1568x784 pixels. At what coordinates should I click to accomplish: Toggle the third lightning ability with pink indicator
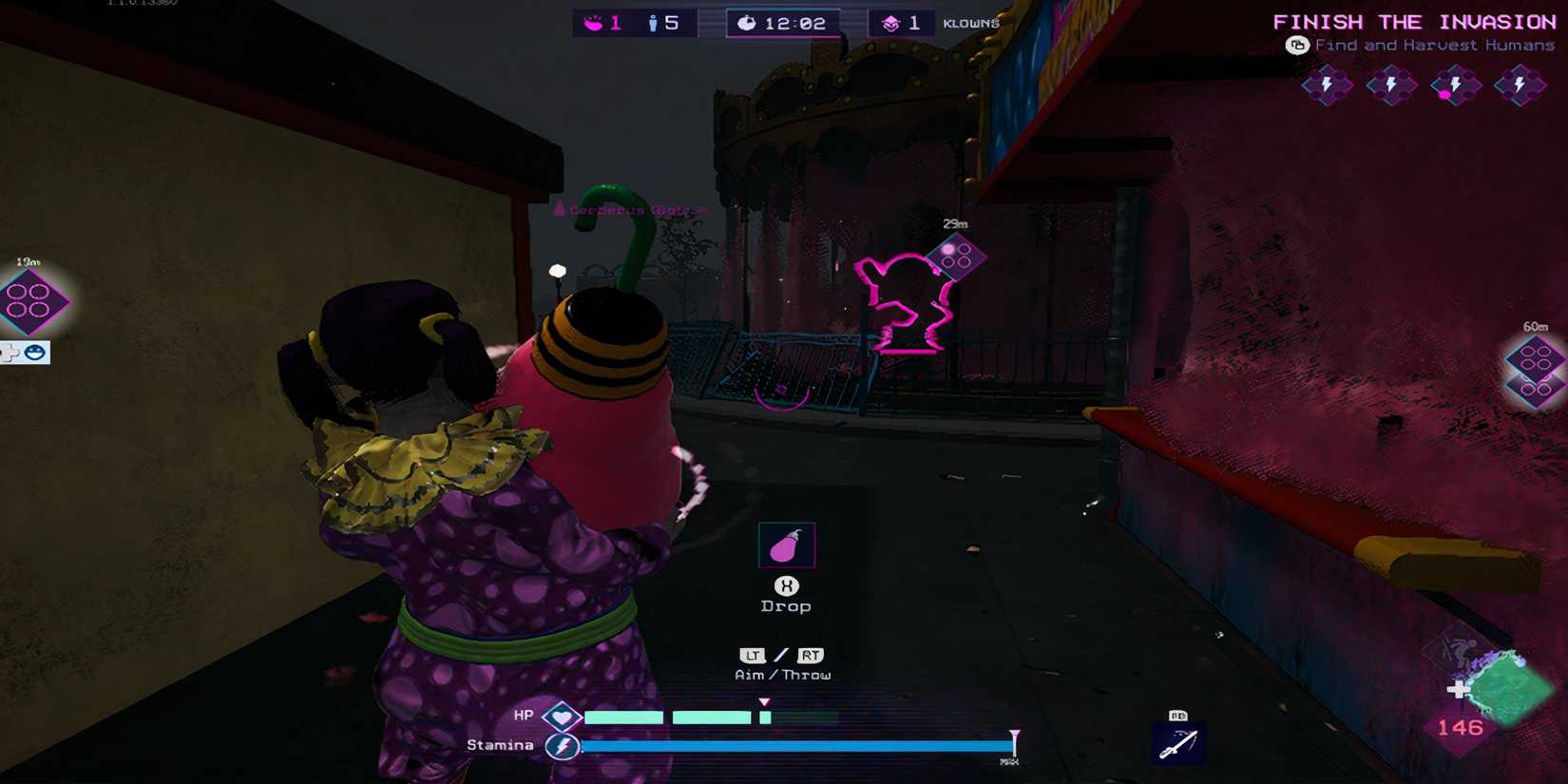(1457, 86)
